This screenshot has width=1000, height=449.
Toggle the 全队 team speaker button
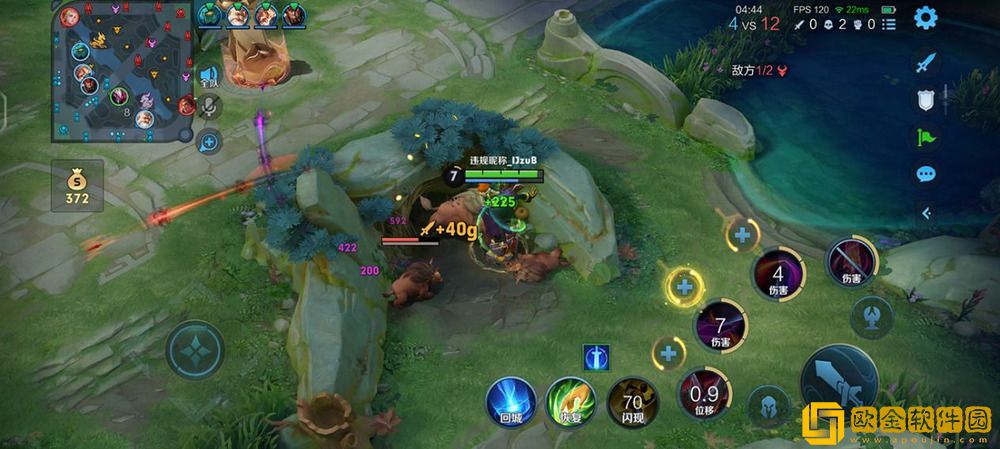tap(209, 75)
